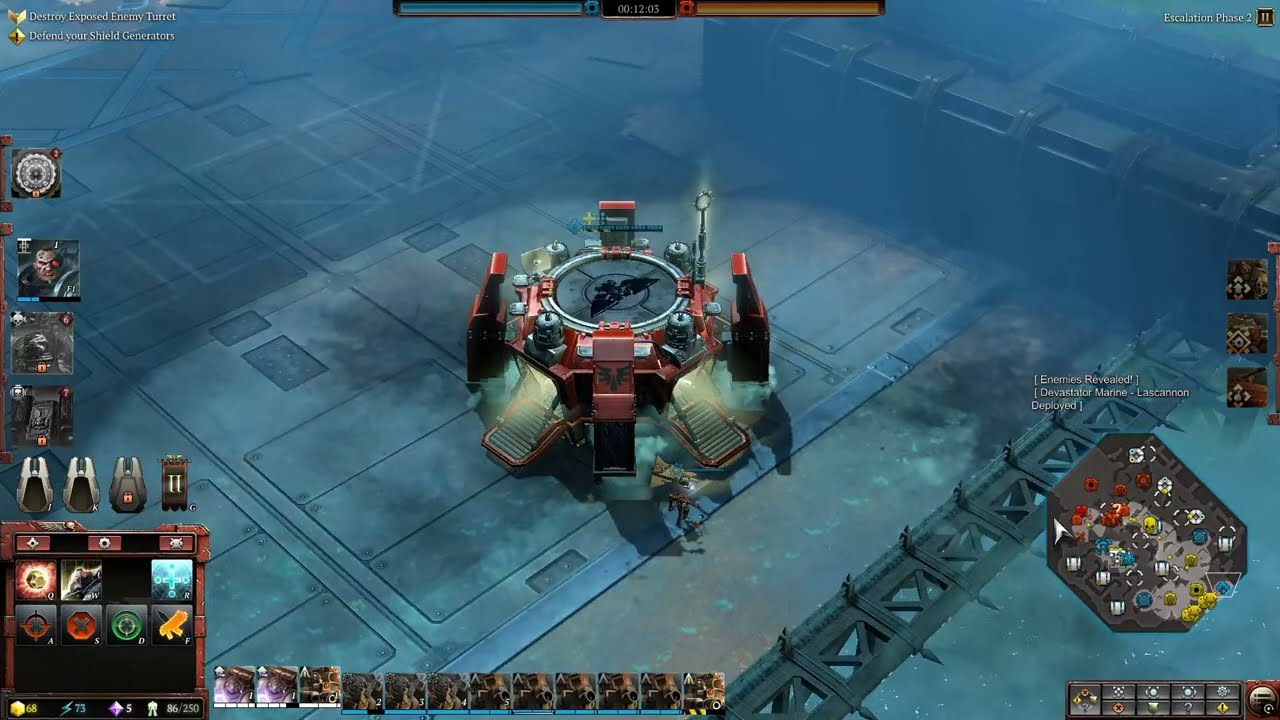The width and height of the screenshot is (1280, 720).
Task: Use the cyan targeting cross ability
Action: click(x=171, y=580)
